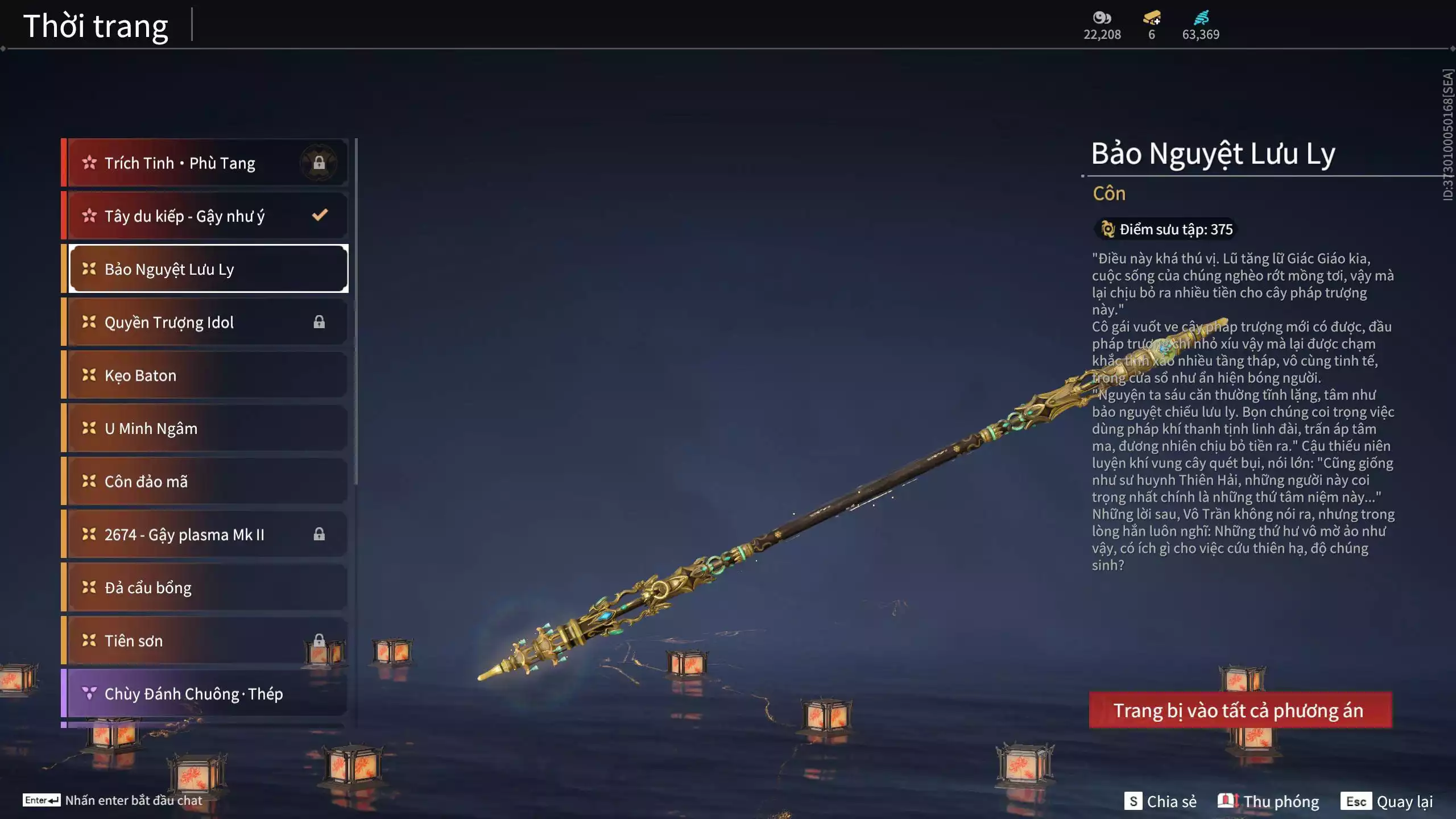The image size is (1456, 819).
Task: Select the Đả cẩu bổng entry
Action: coord(205,588)
